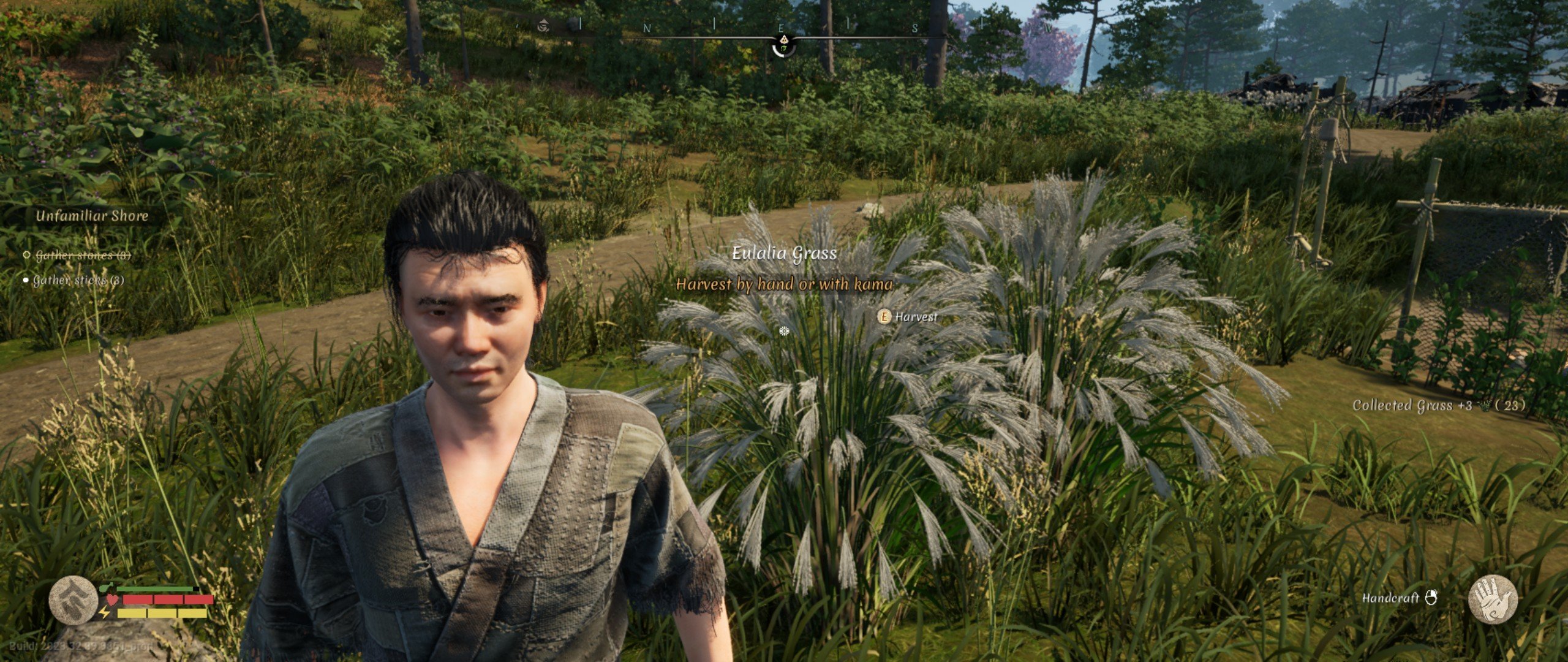The image size is (1568, 662).
Task: Select the crossed-out Gather stones objective
Action: tap(83, 255)
